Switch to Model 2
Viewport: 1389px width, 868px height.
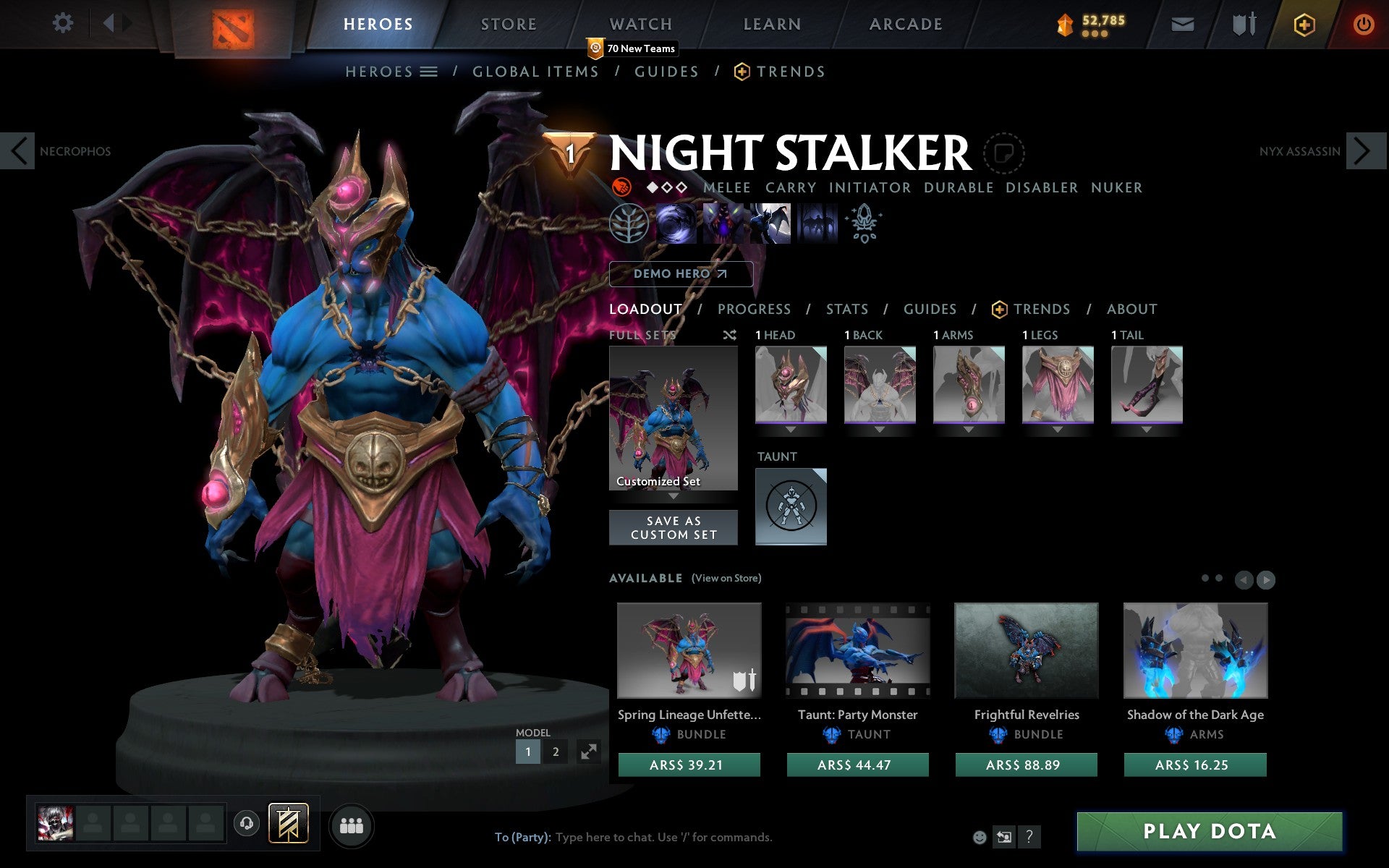click(x=555, y=752)
